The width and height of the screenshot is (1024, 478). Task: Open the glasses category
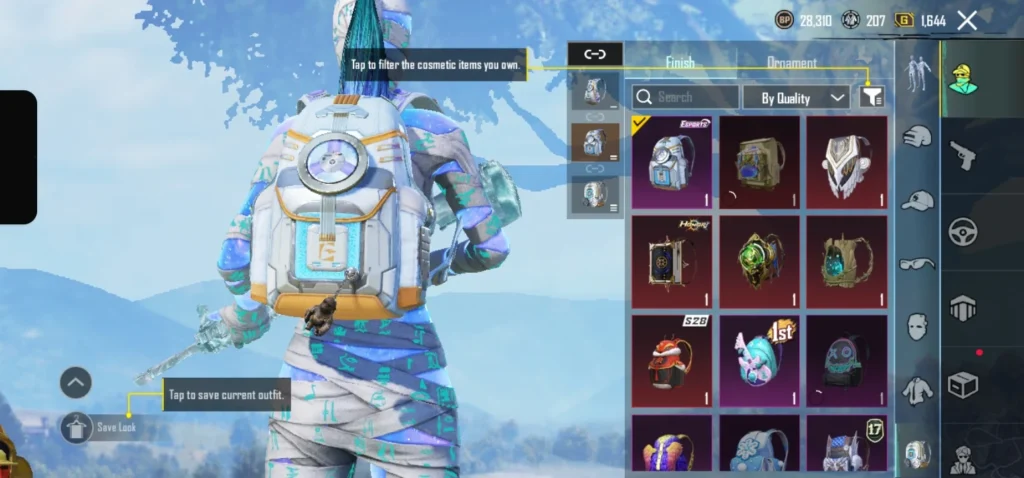[917, 264]
